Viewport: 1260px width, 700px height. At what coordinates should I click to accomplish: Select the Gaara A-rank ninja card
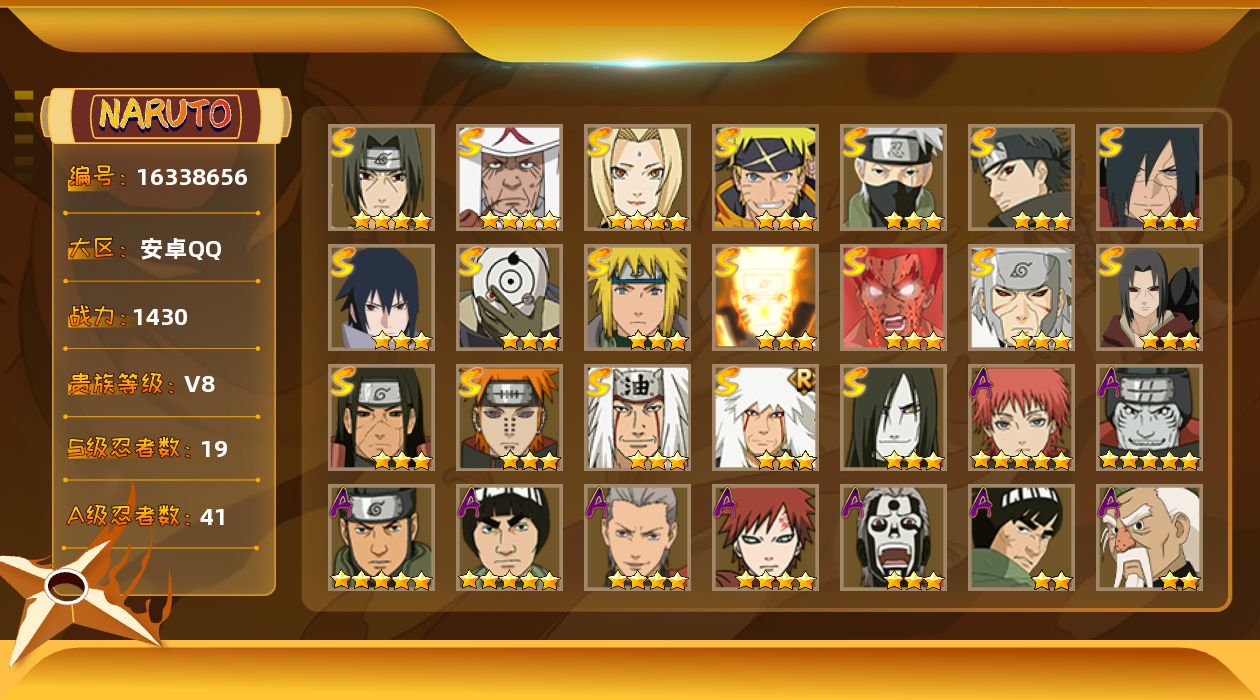[x=765, y=538]
